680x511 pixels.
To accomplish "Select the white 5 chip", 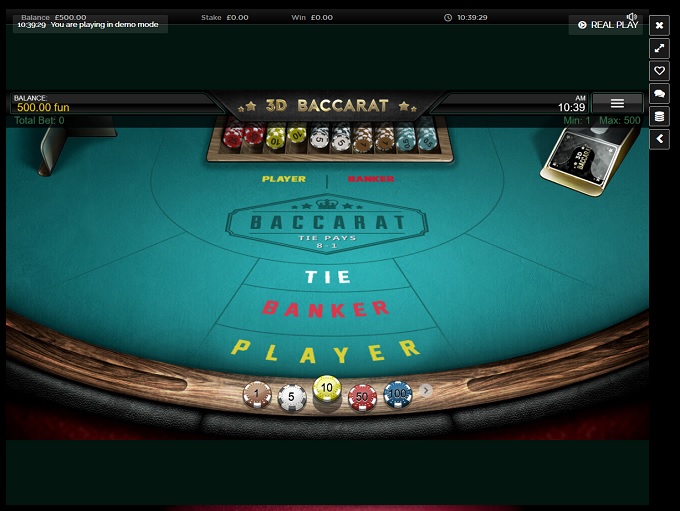I will 292,398.
